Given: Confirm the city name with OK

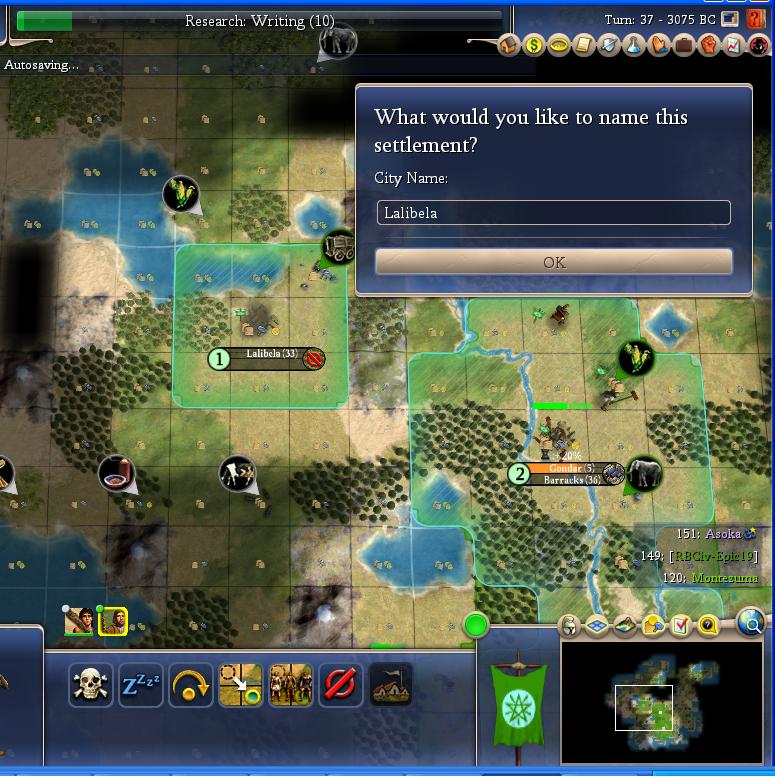Looking at the screenshot, I should point(553,262).
